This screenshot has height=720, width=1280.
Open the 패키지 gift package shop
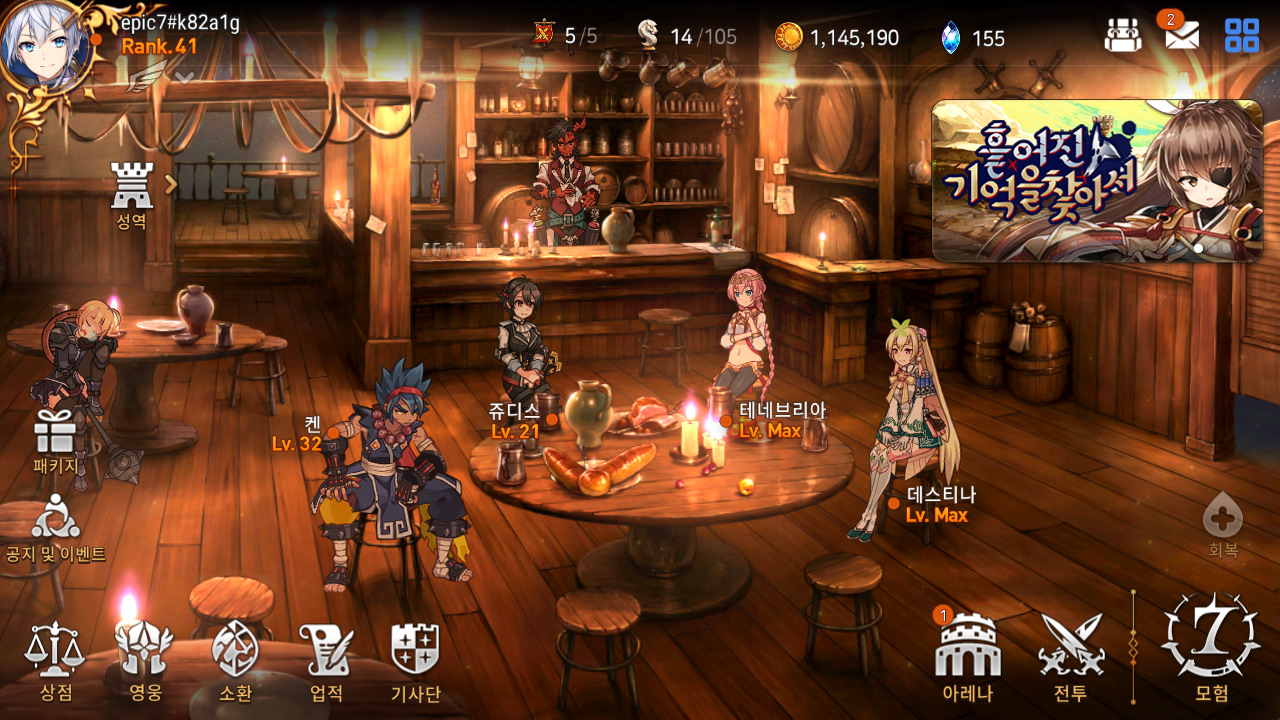(55, 442)
